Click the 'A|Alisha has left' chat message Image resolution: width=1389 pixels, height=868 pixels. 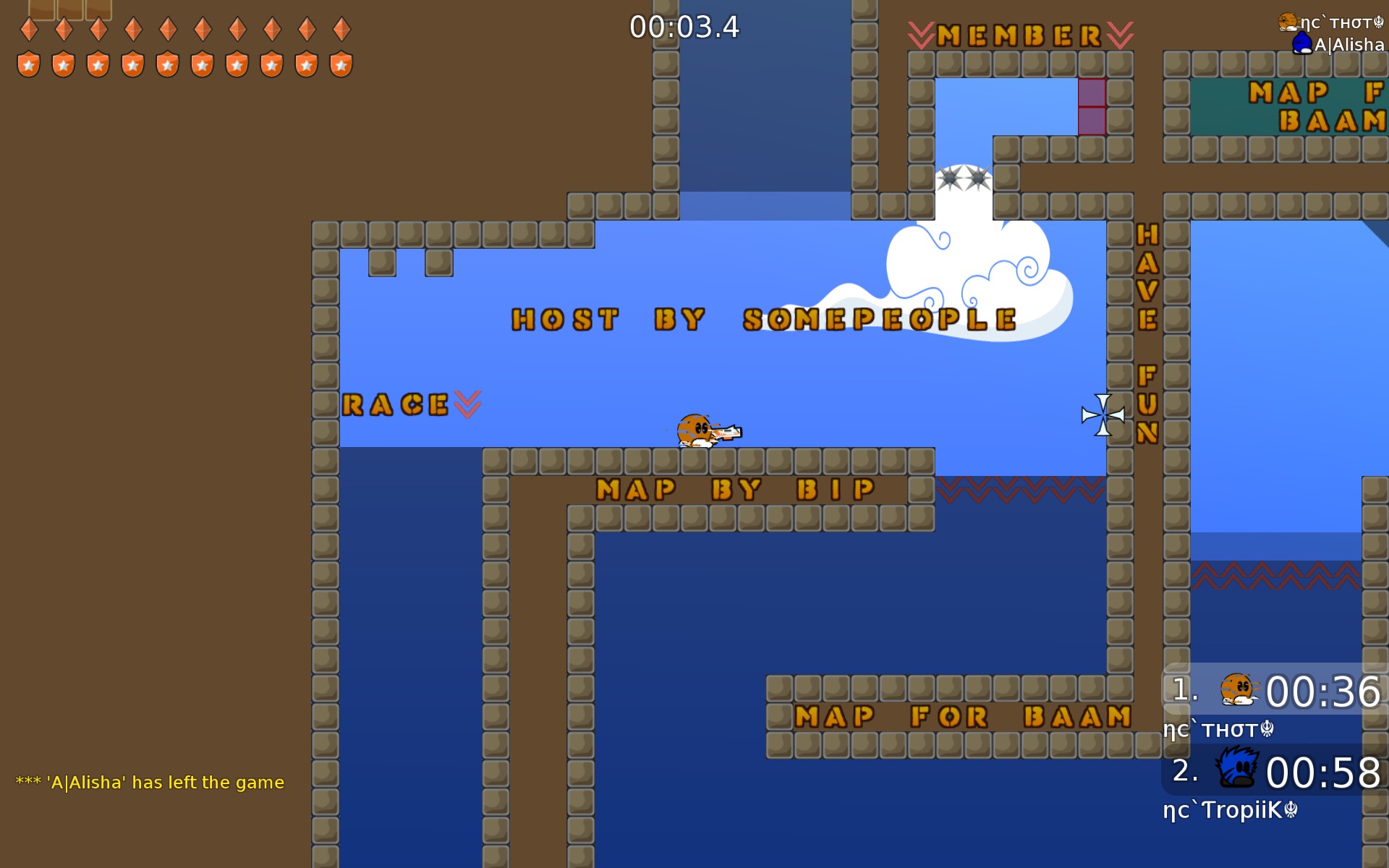click(x=150, y=783)
